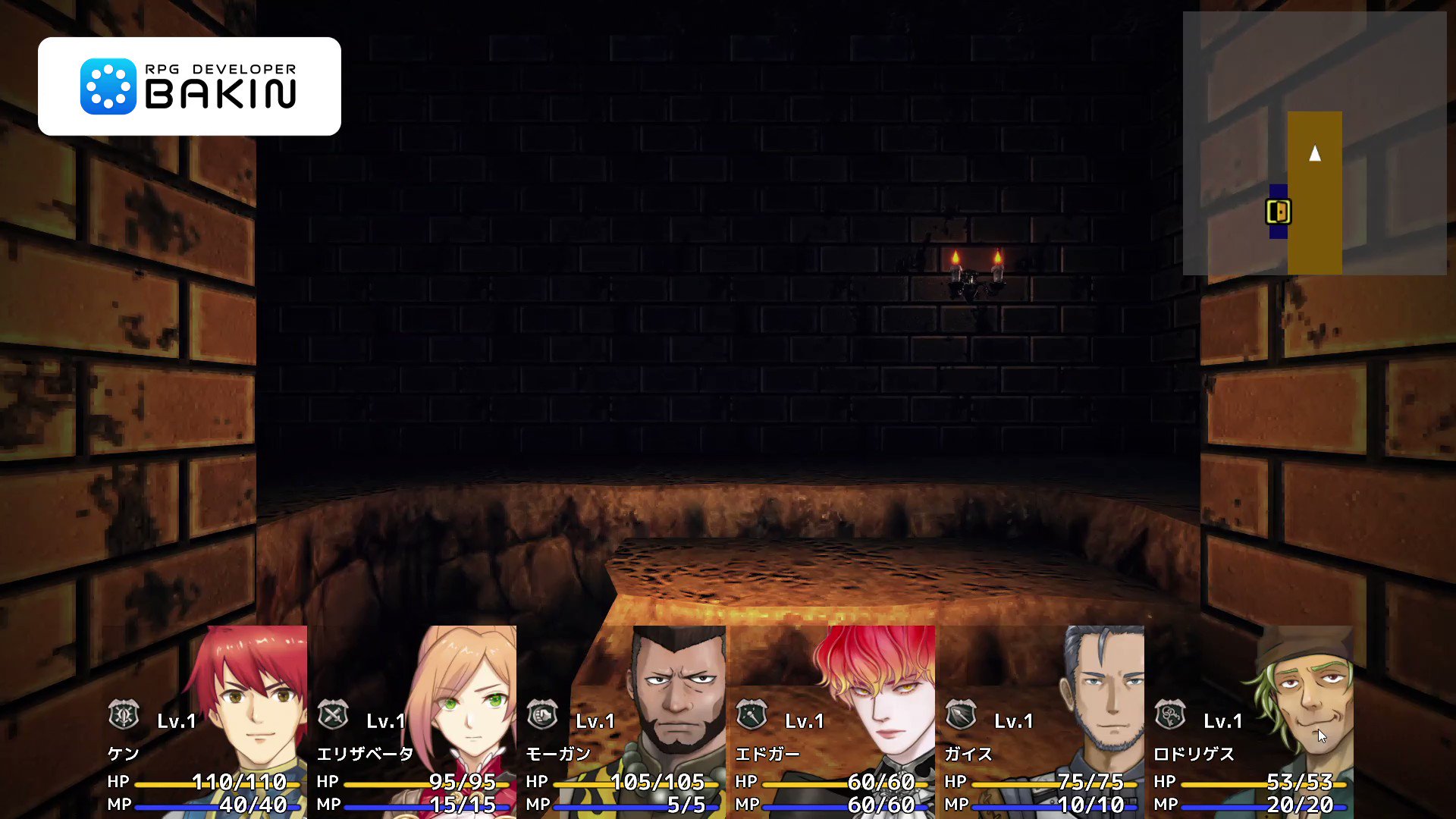Screen dimensions: 1456x819
Task: Select Ken's class crest emblem icon
Action: [x=125, y=715]
